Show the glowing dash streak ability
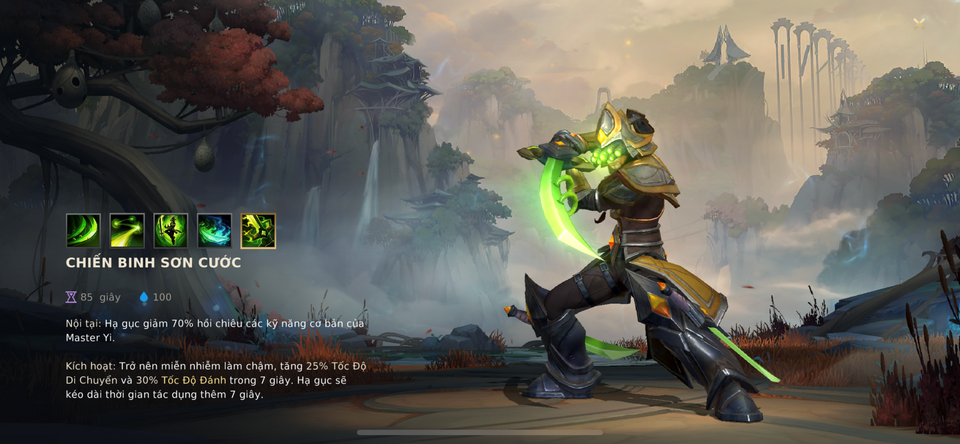 point(127,231)
